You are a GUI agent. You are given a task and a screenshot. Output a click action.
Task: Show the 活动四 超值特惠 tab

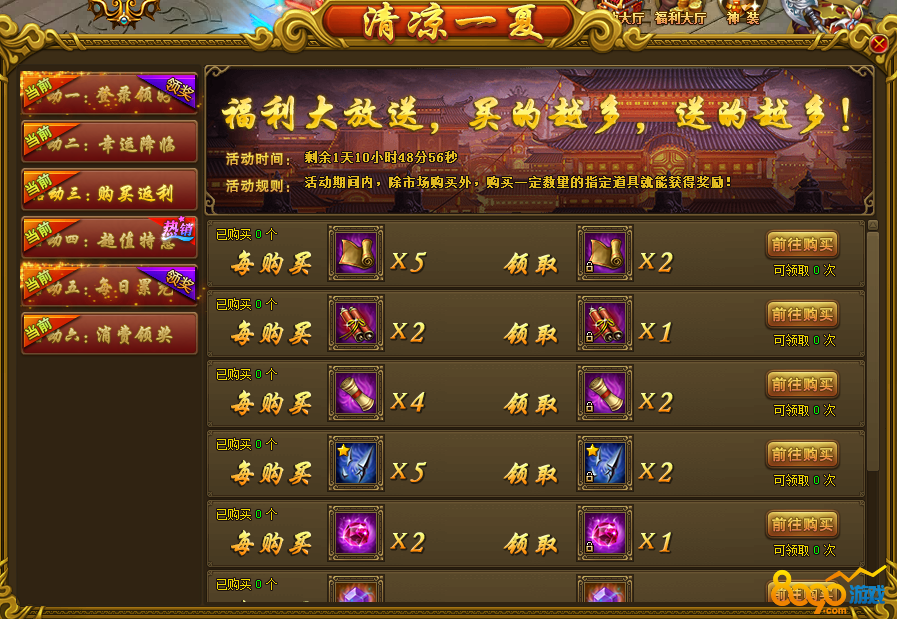pos(109,237)
